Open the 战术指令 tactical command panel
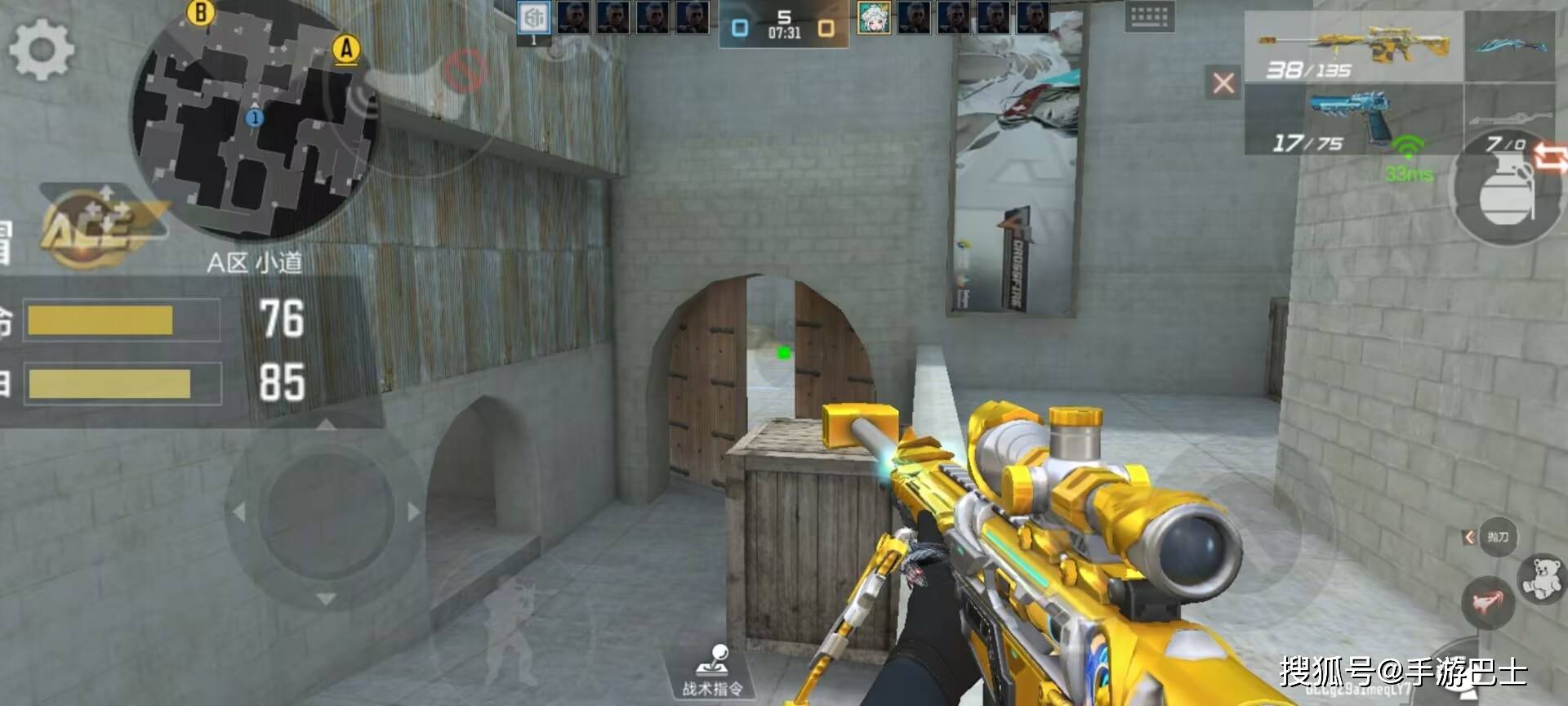Image resolution: width=1568 pixels, height=706 pixels. click(713, 671)
